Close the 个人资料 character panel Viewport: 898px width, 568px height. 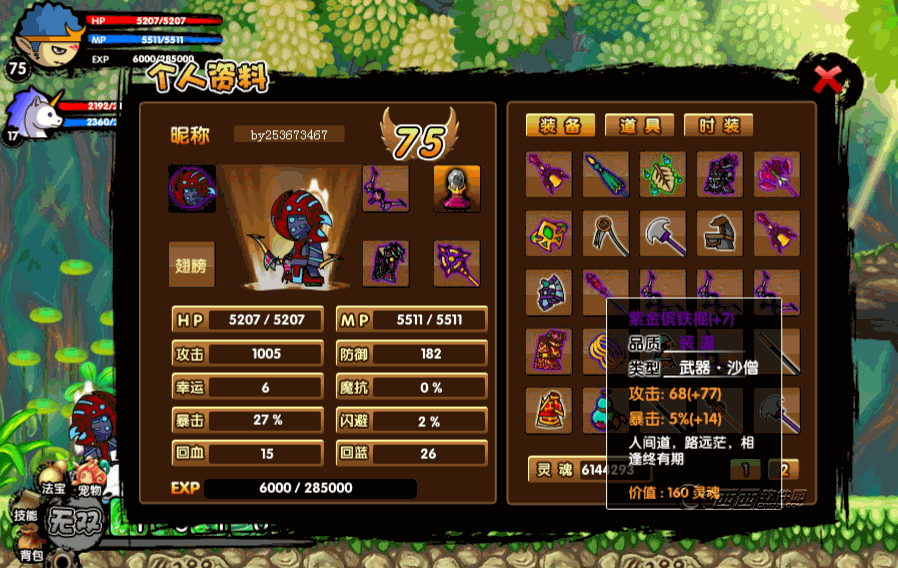826,79
